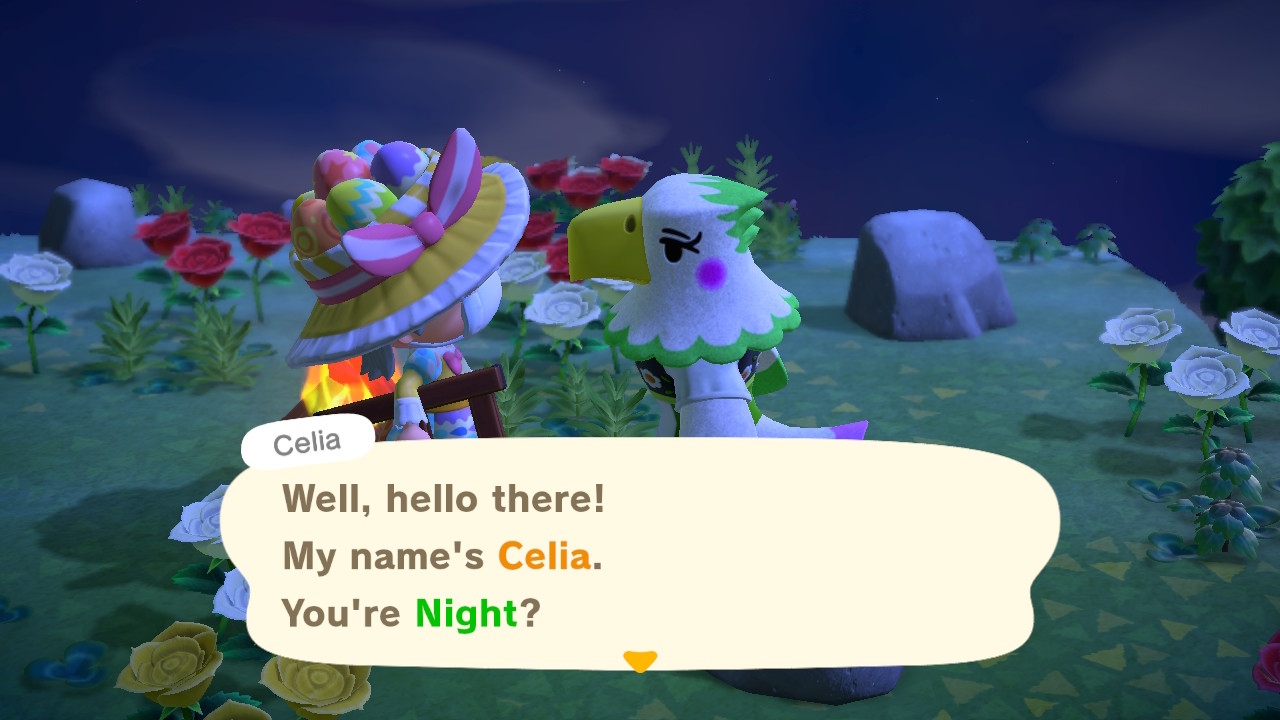Click Celia the eagle villager
The image size is (1280, 720).
tap(690, 300)
